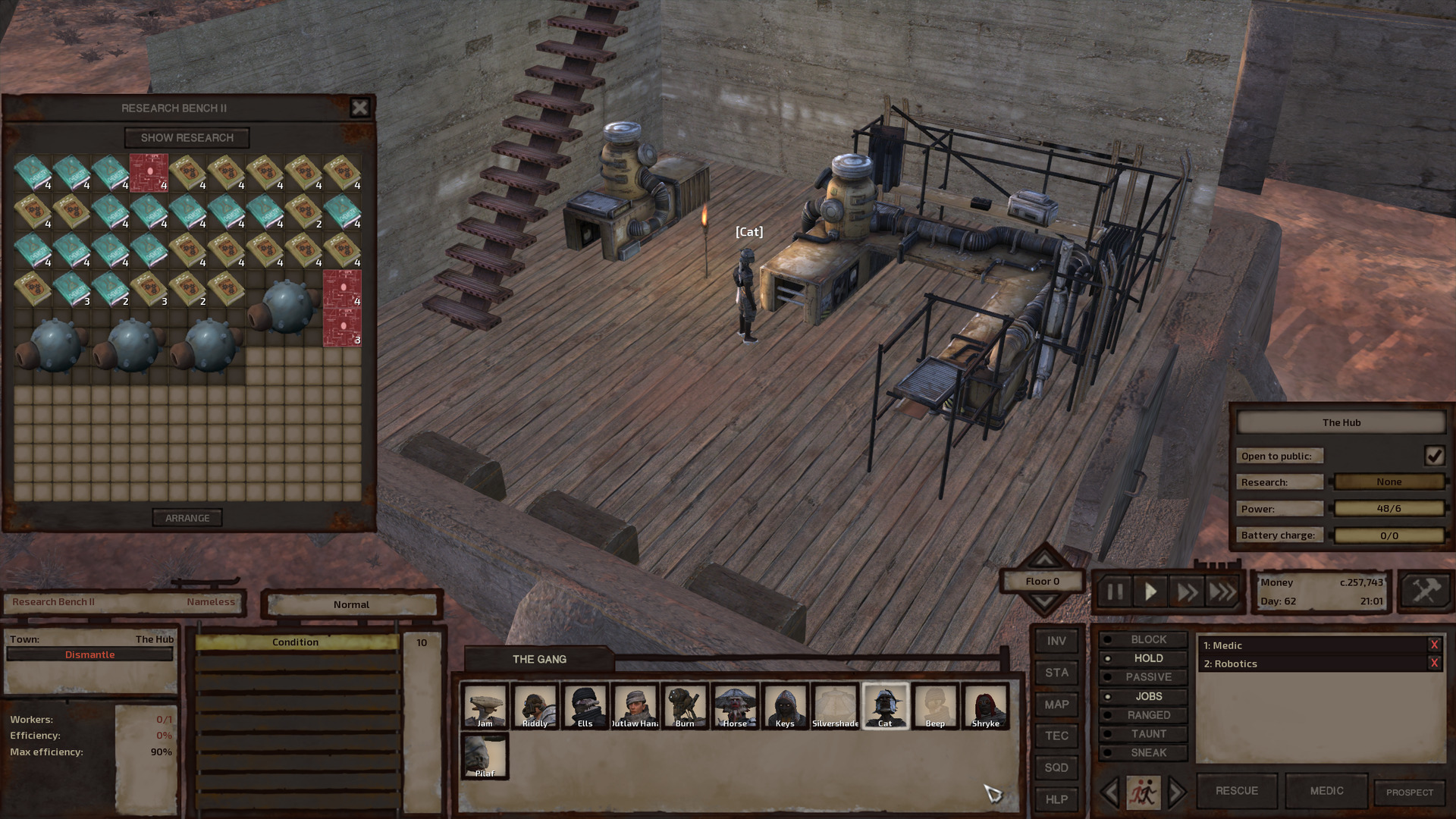Open SHOW RESEARCH on the Research Bench
The height and width of the screenshot is (819, 1456).
187,137
